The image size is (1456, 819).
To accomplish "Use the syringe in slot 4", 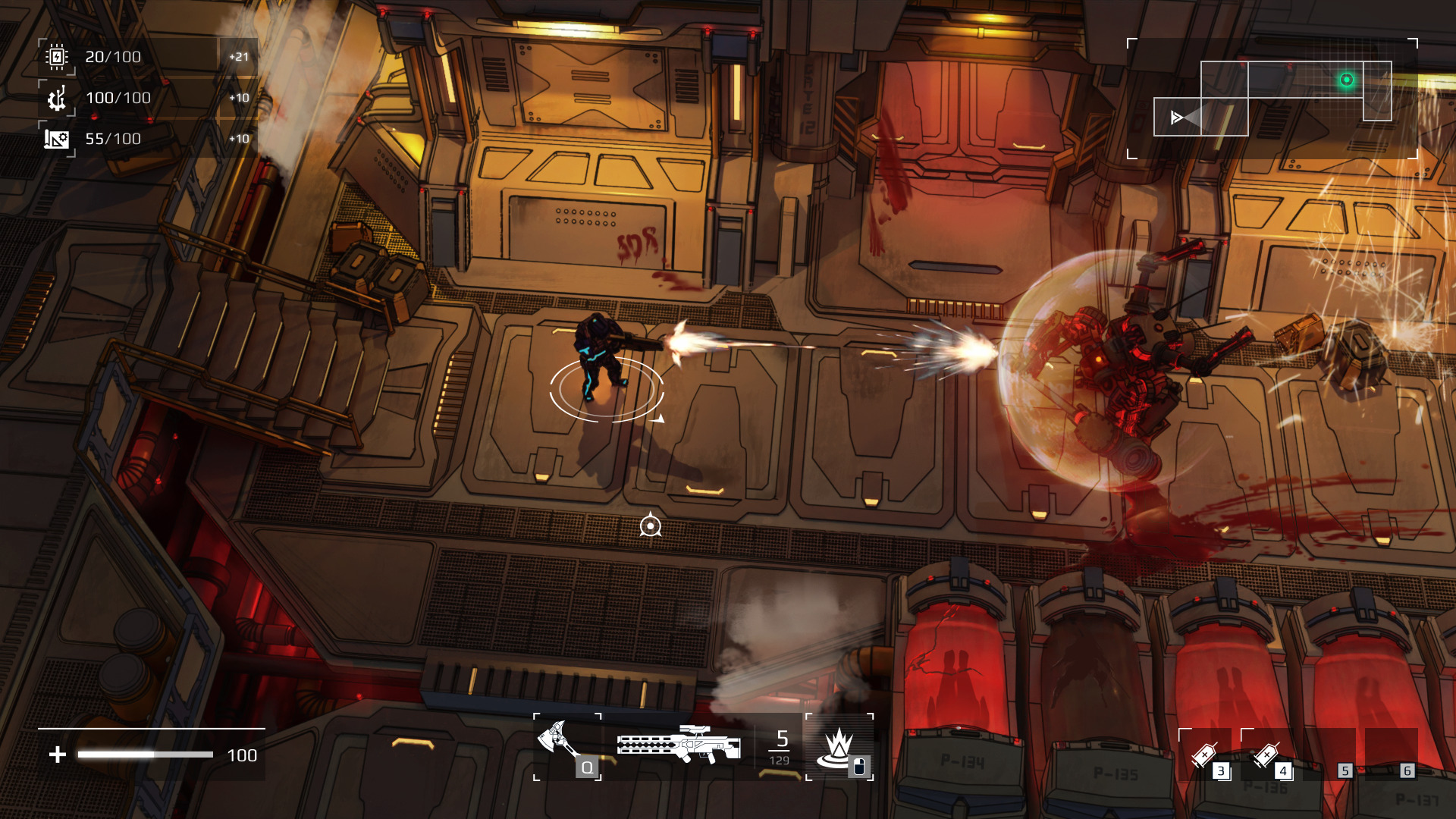I will (1267, 754).
